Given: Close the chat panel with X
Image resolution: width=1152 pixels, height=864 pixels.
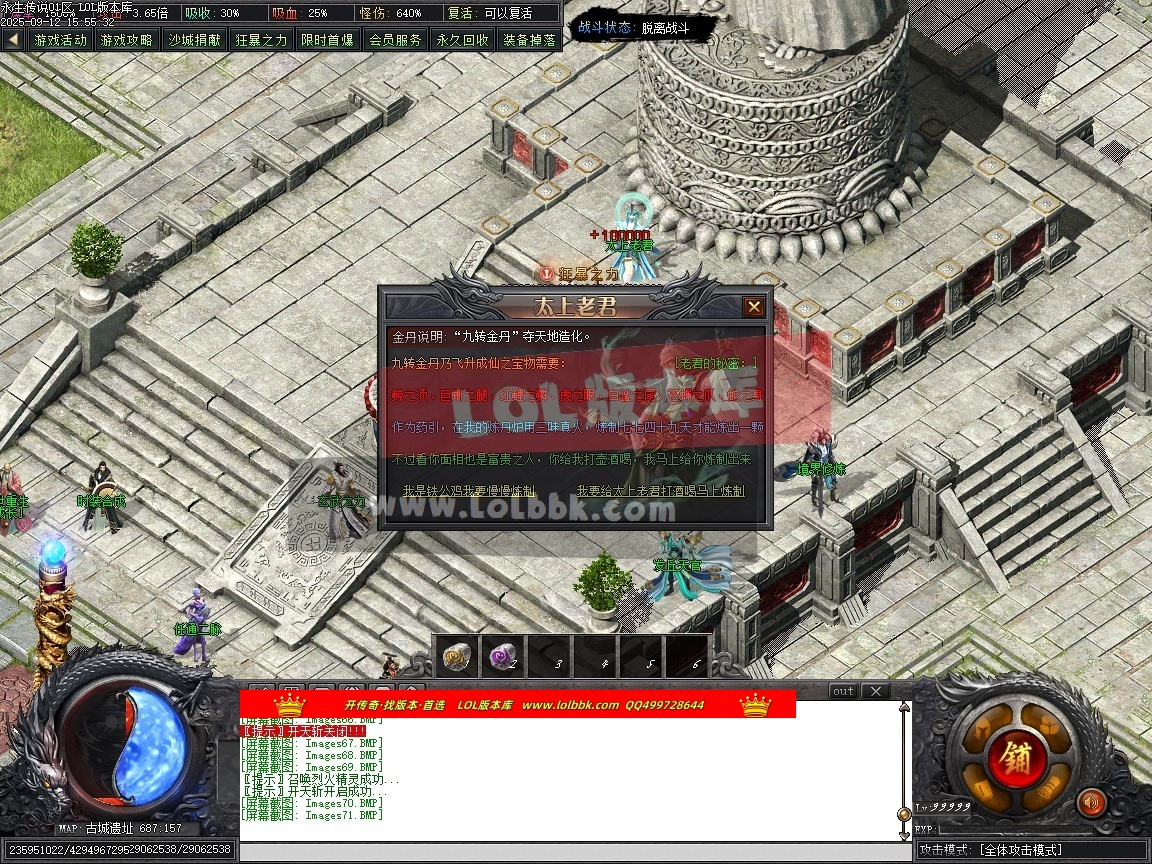Looking at the screenshot, I should pos(875,691).
